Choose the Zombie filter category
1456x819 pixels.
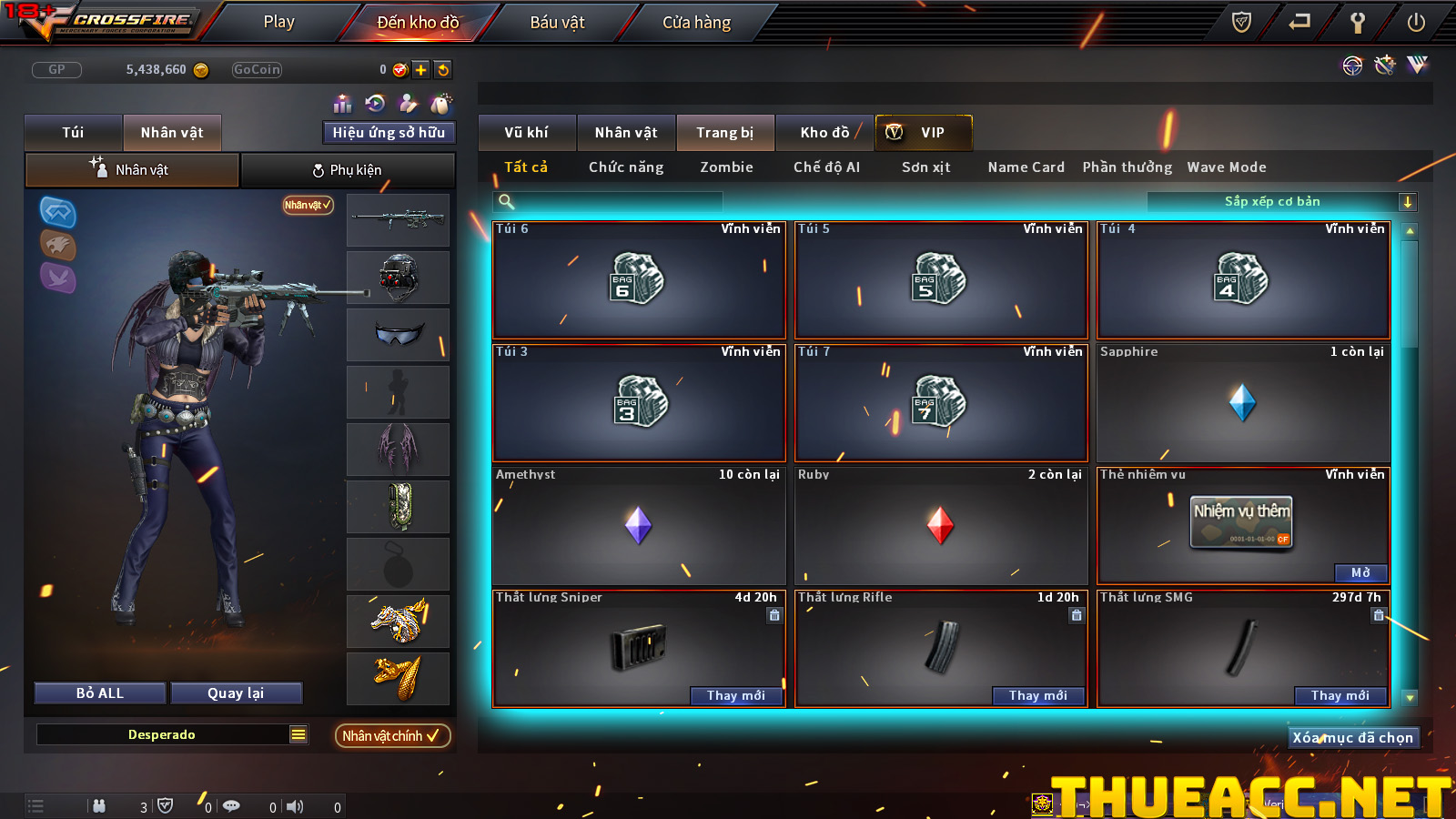point(726,167)
